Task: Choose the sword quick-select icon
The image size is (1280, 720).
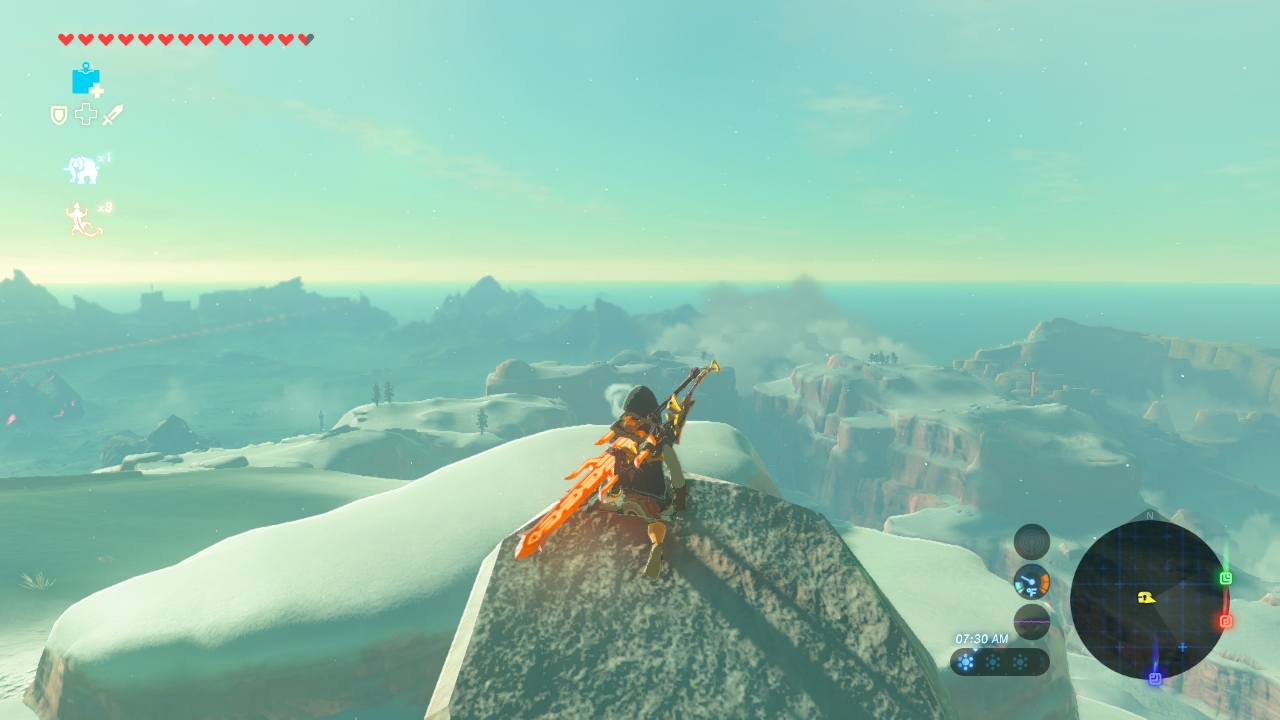Action: [112, 115]
